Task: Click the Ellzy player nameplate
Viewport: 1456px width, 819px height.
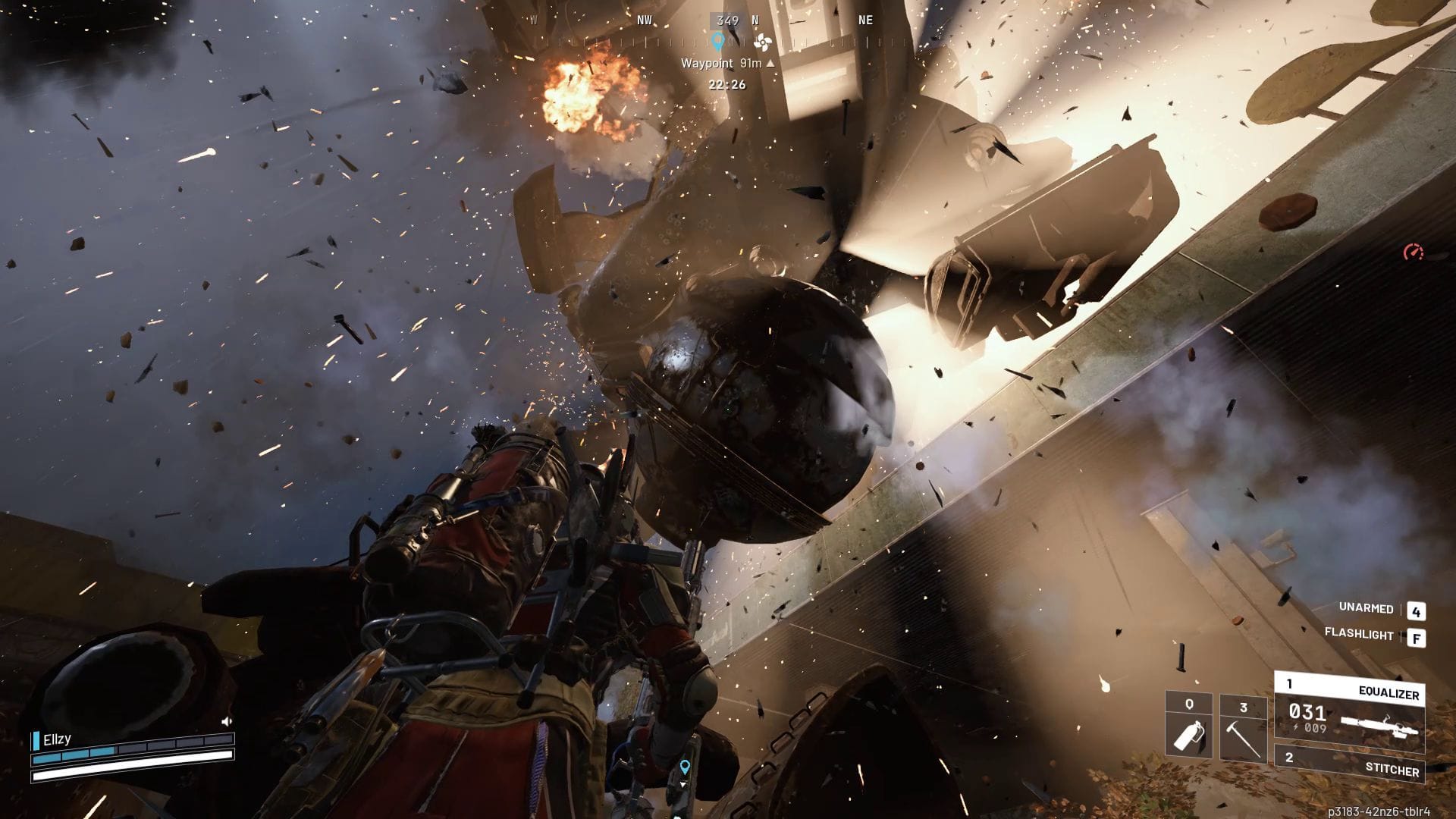Action: point(57,739)
